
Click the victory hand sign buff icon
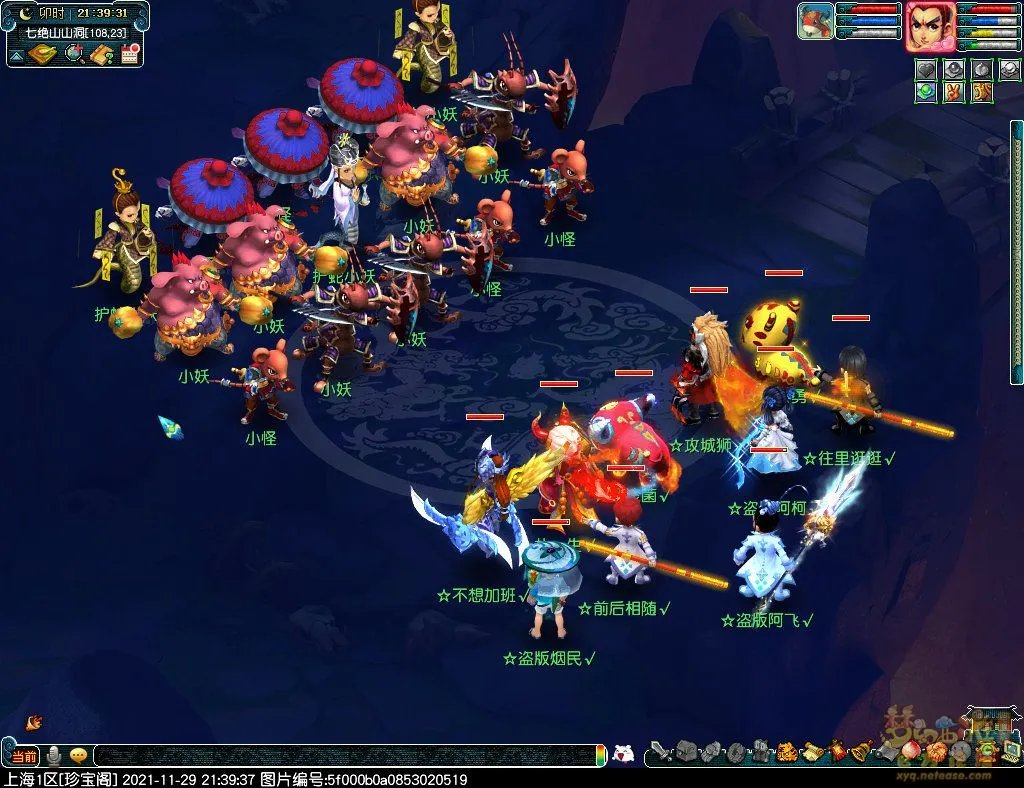954,92
